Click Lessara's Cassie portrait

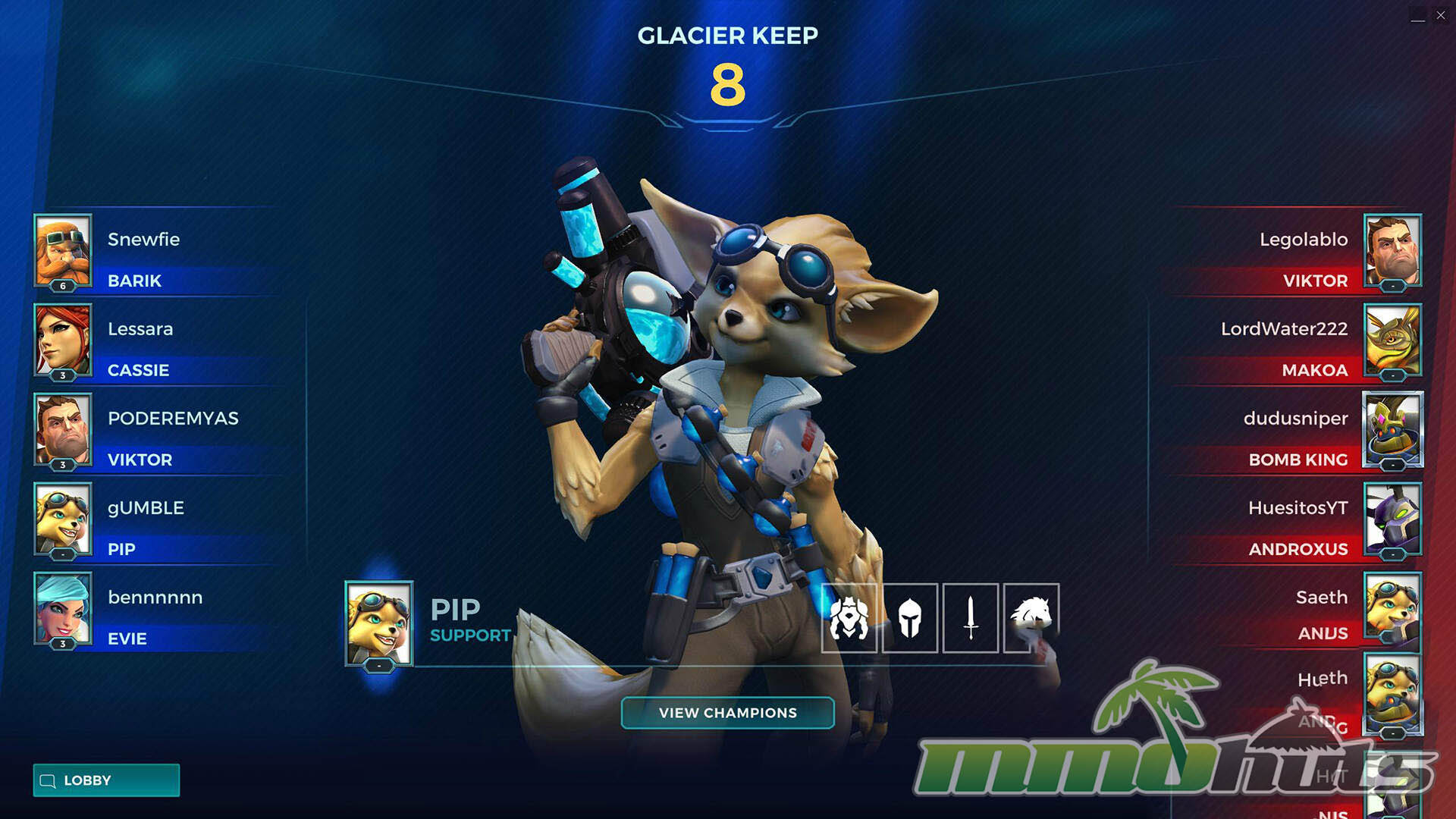pyautogui.click(x=63, y=340)
